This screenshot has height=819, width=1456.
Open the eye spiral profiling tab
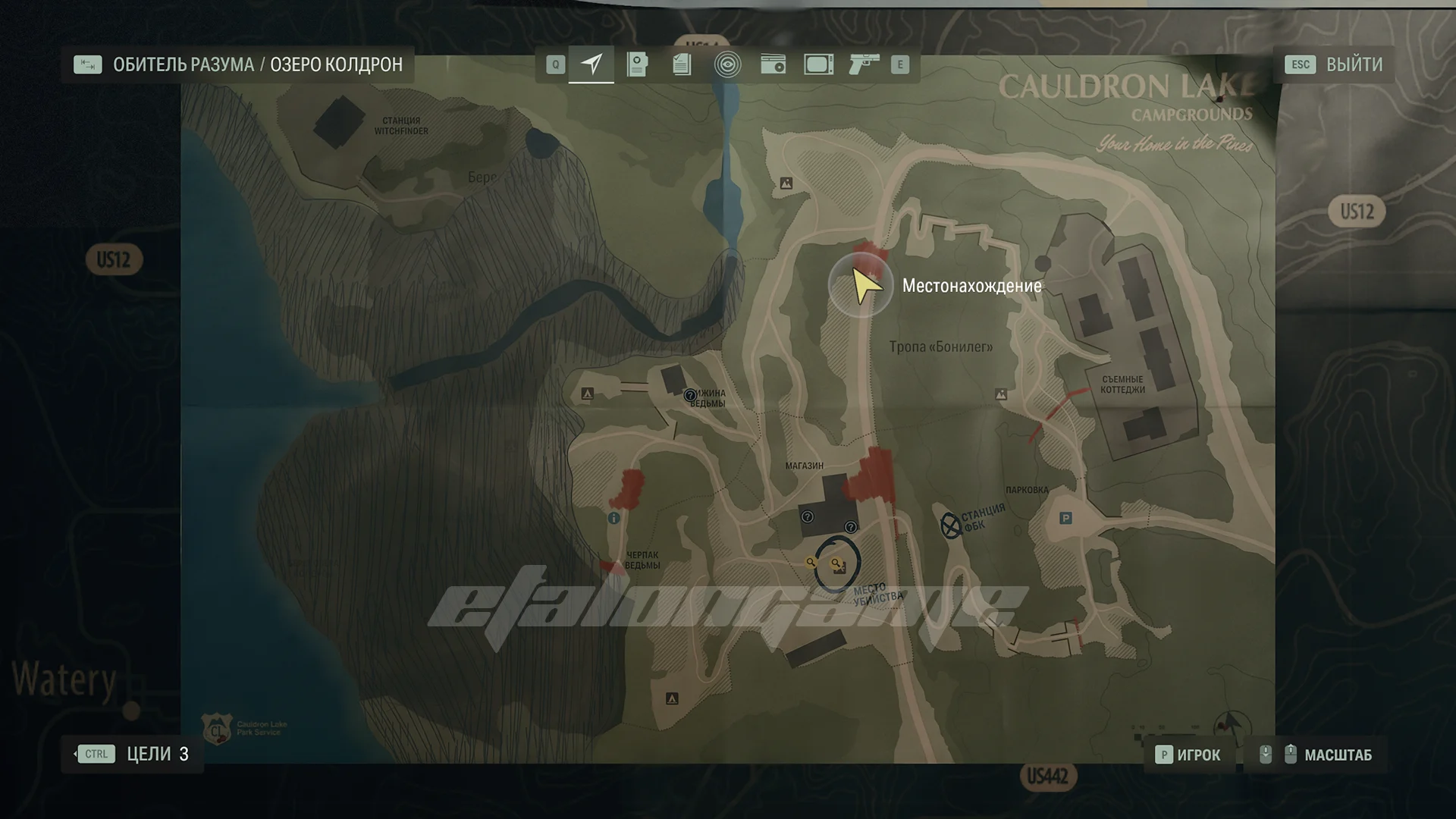coord(727,64)
